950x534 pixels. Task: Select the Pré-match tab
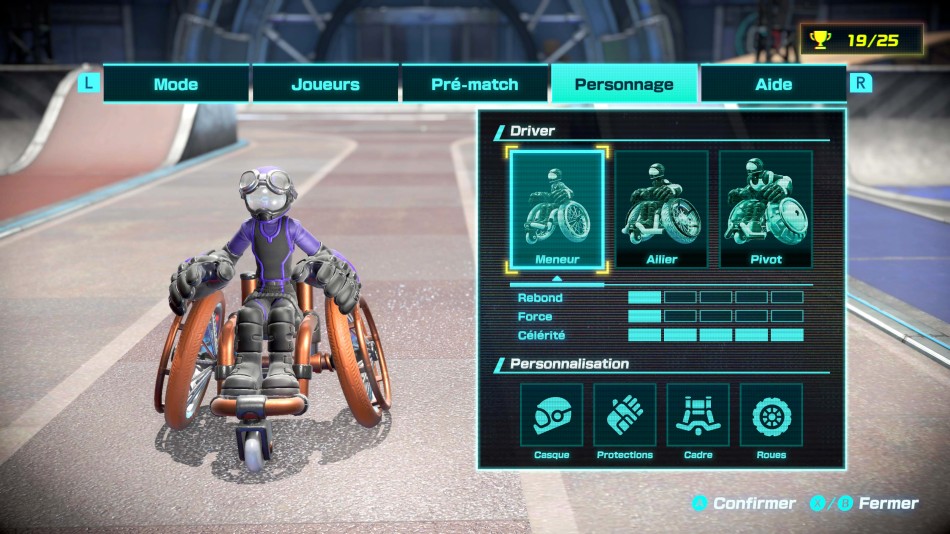point(475,84)
